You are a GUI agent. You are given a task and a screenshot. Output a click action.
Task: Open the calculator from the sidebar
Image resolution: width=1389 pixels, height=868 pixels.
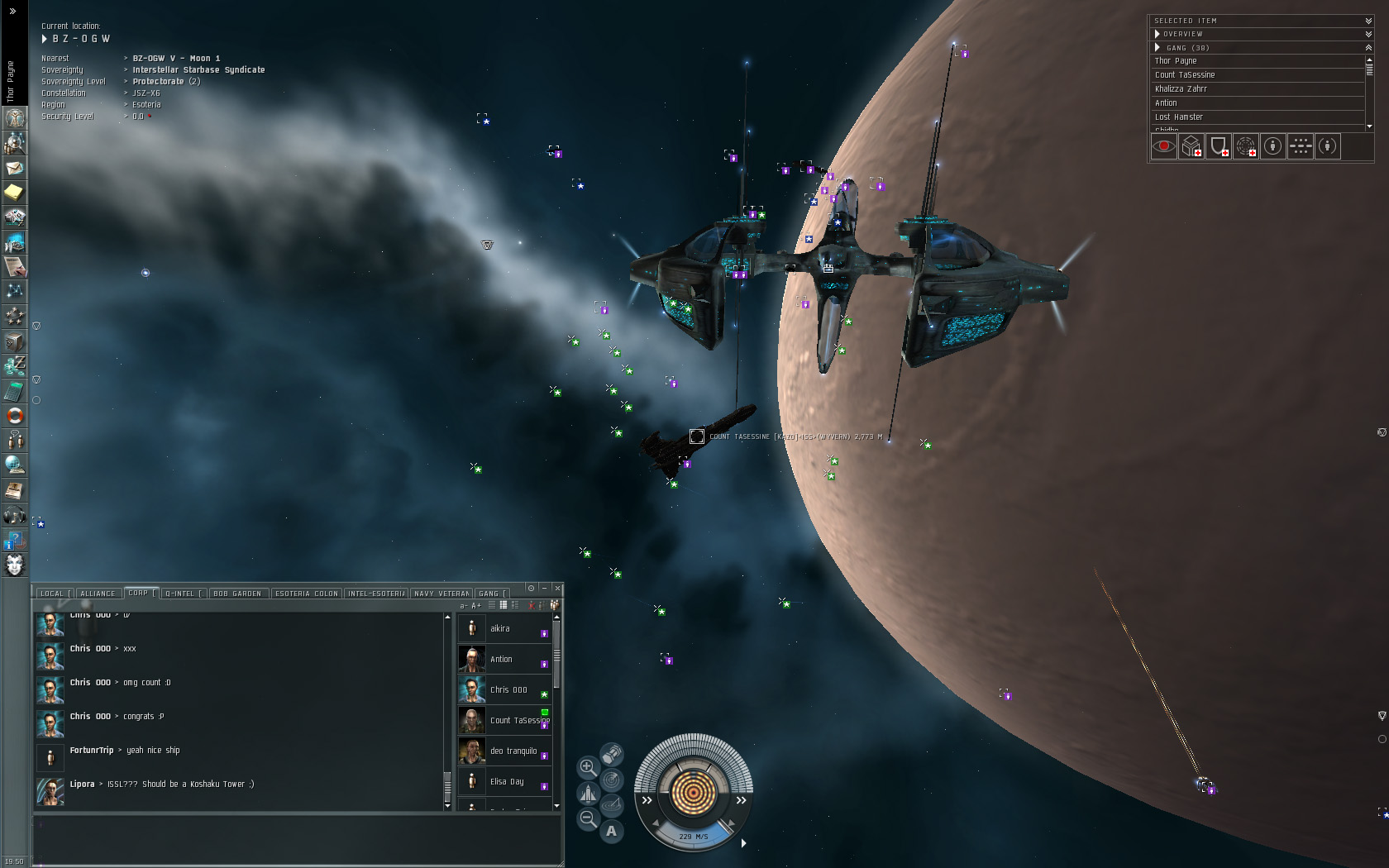[14, 391]
